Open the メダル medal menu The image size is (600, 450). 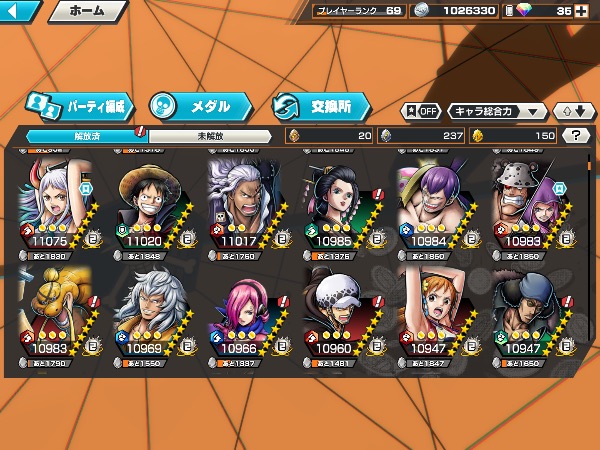(194, 106)
